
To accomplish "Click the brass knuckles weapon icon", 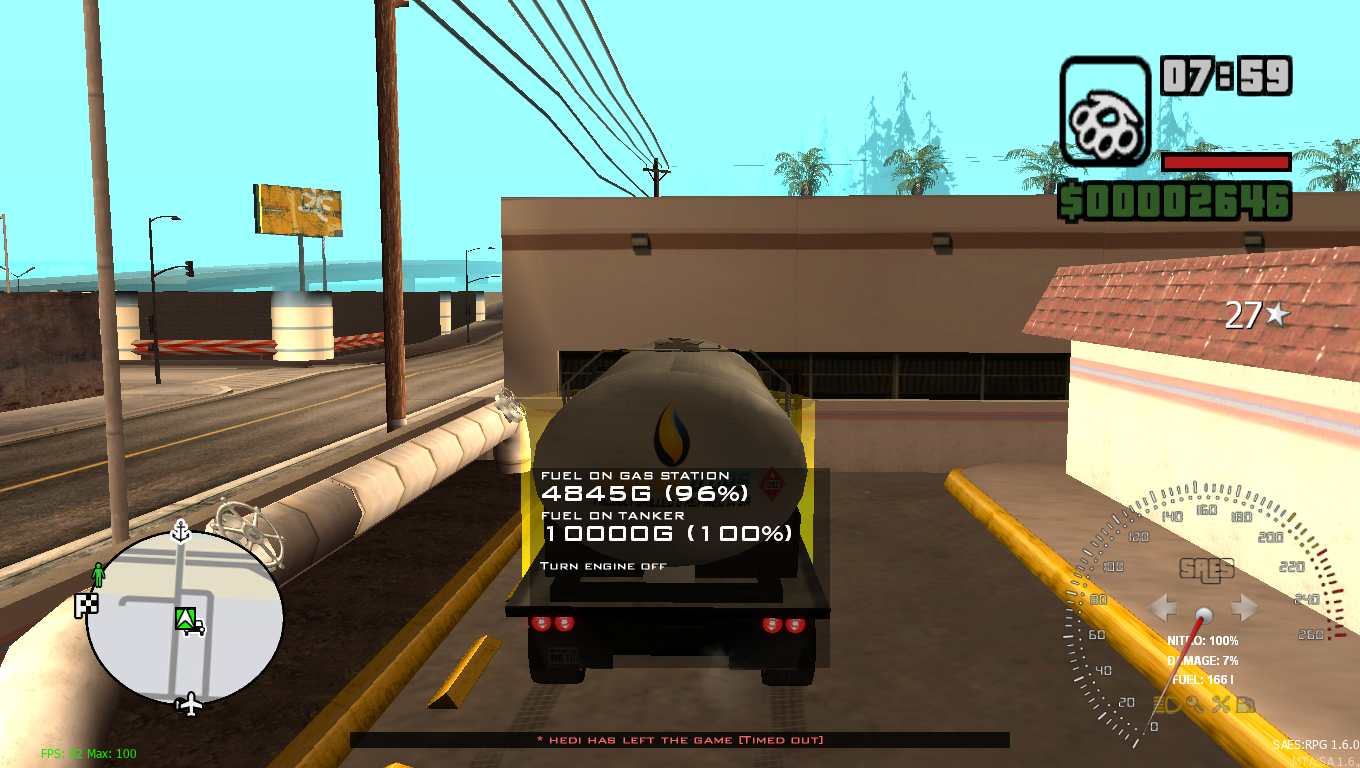I will click(x=1105, y=108).
